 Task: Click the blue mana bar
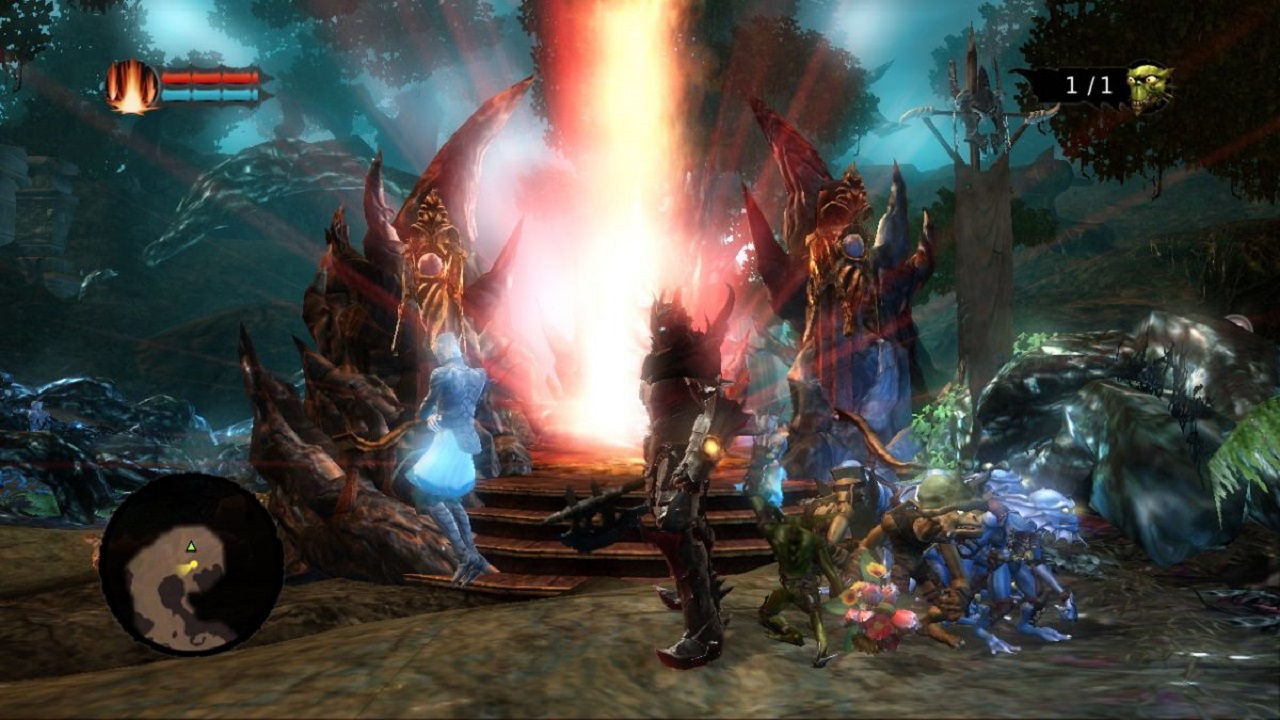pyautogui.click(x=210, y=95)
